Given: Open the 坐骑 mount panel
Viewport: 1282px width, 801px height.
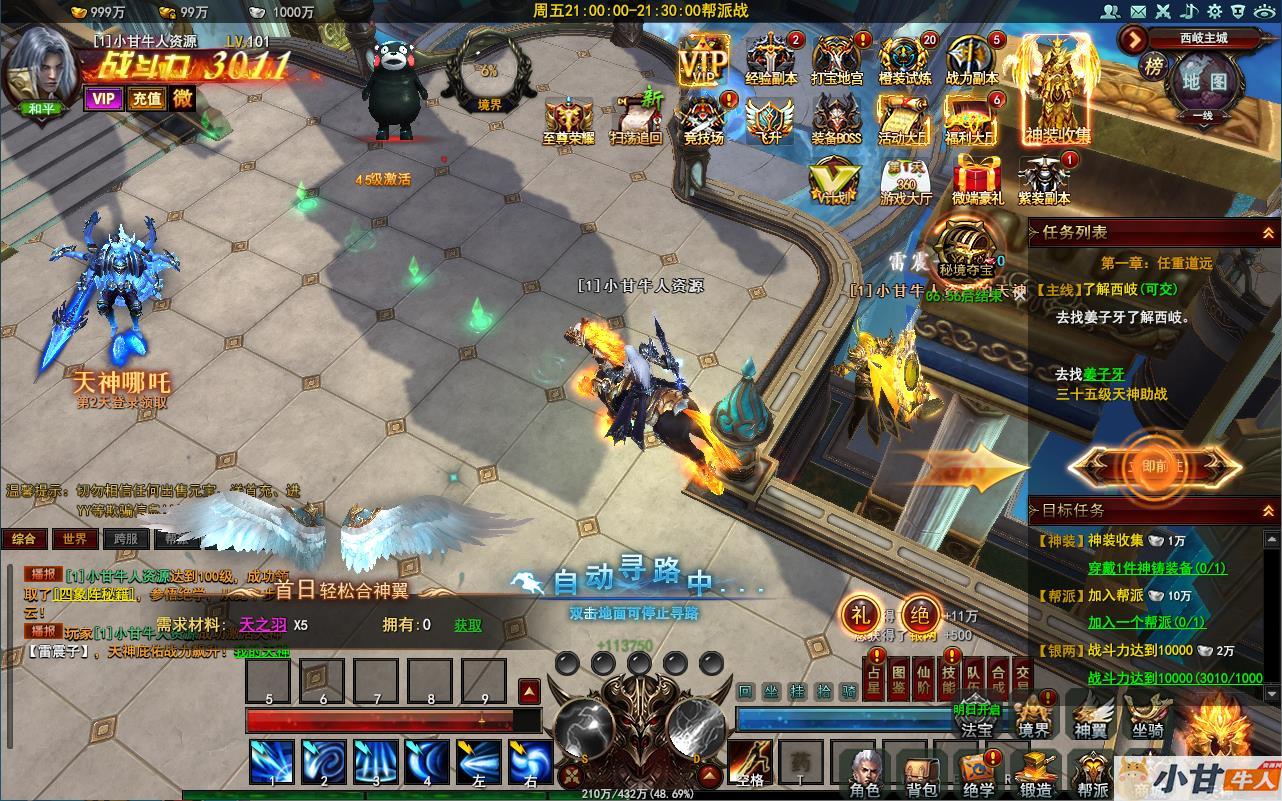Looking at the screenshot, I should tap(1147, 716).
